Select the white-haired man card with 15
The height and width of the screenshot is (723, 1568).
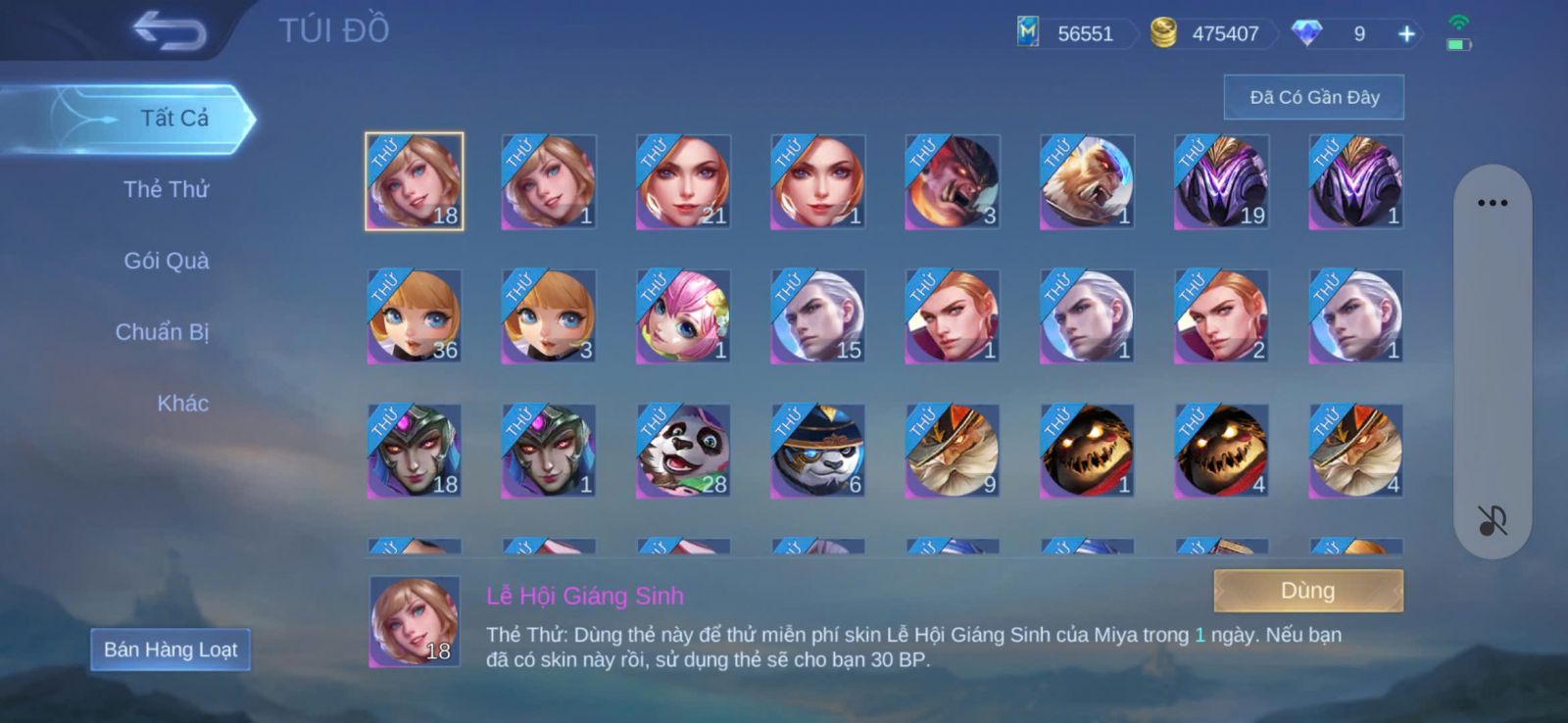[817, 316]
